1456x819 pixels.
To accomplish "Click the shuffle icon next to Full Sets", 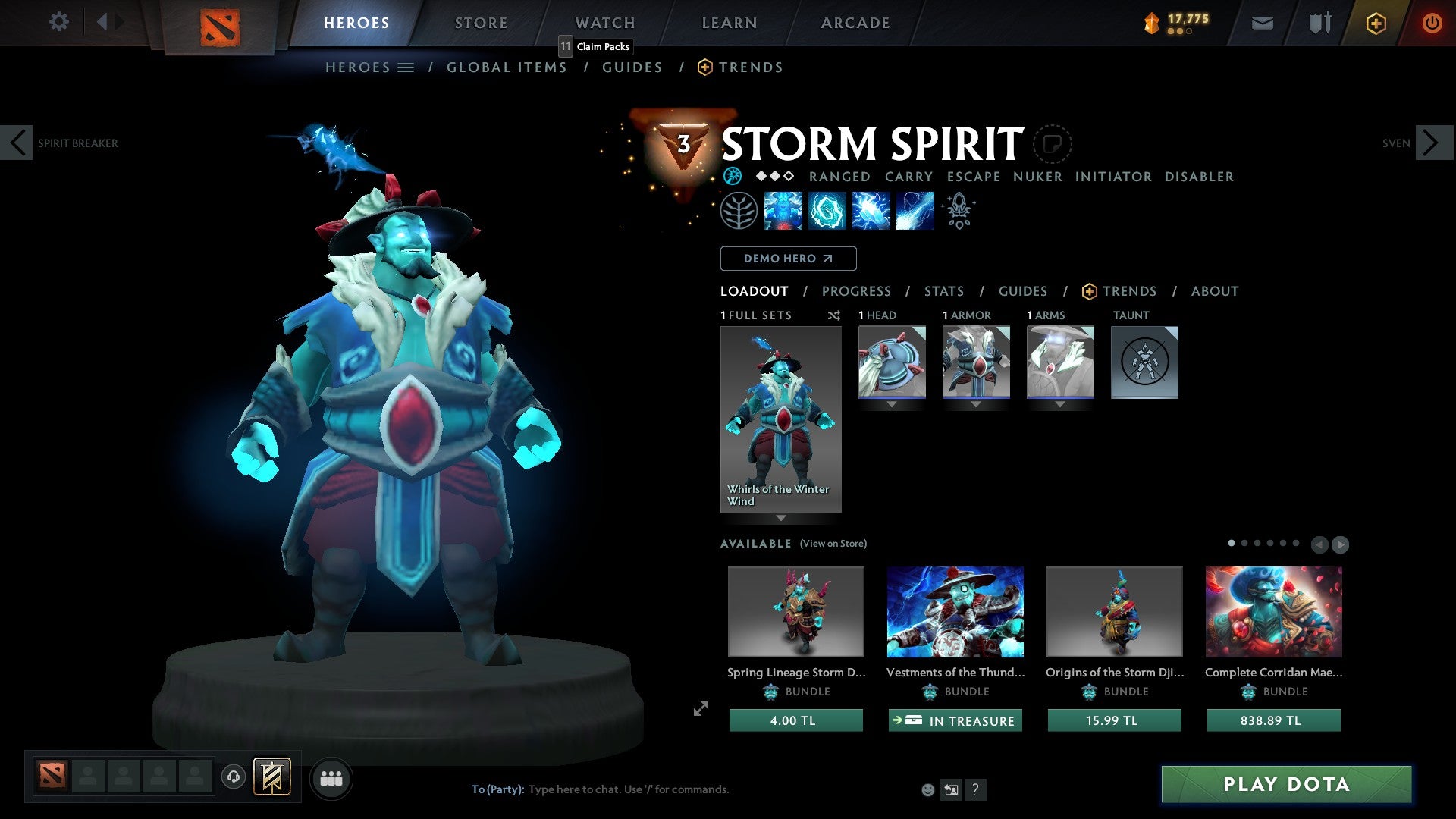I will 834,315.
